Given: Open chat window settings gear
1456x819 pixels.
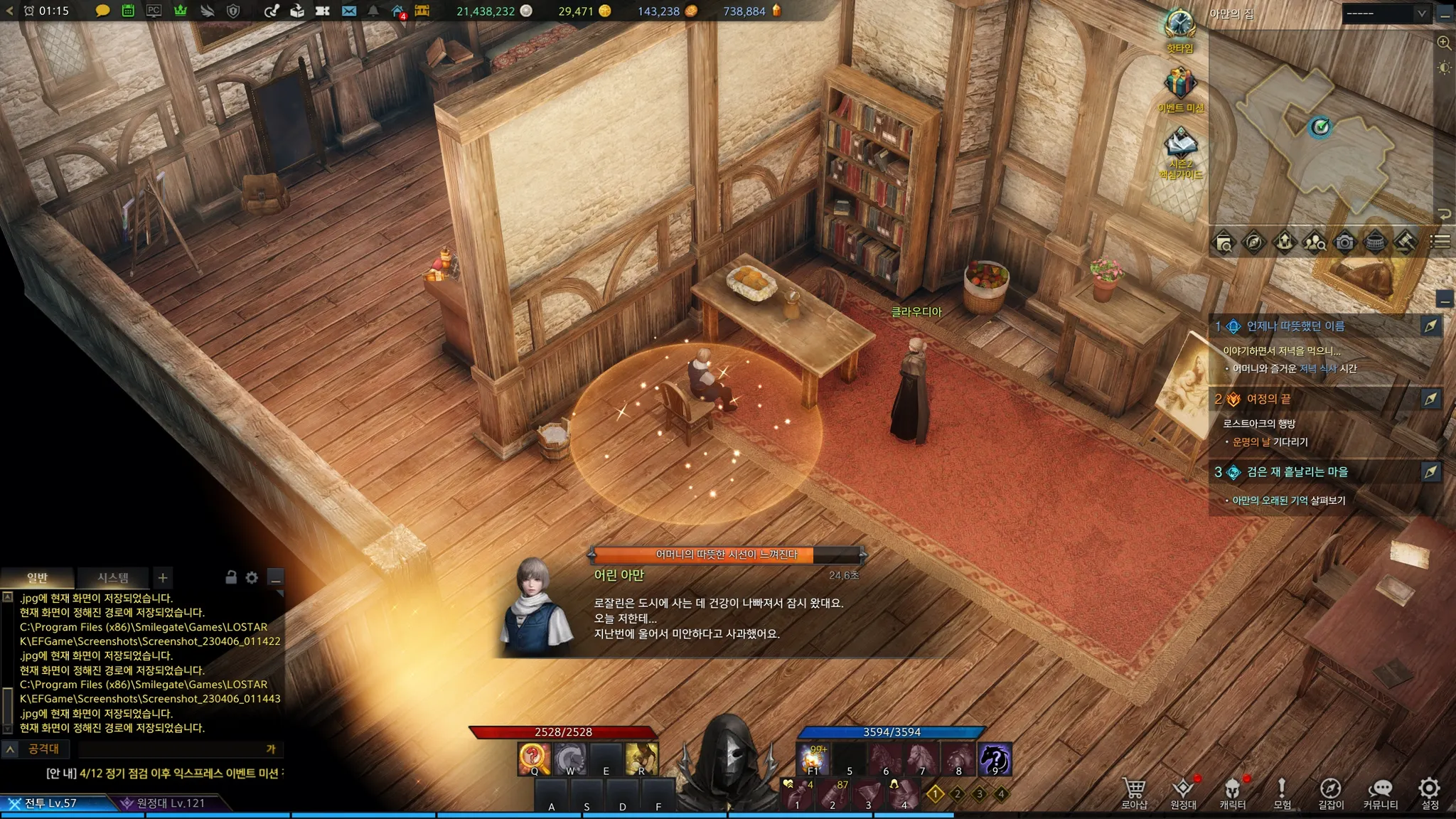Looking at the screenshot, I should tap(252, 577).
